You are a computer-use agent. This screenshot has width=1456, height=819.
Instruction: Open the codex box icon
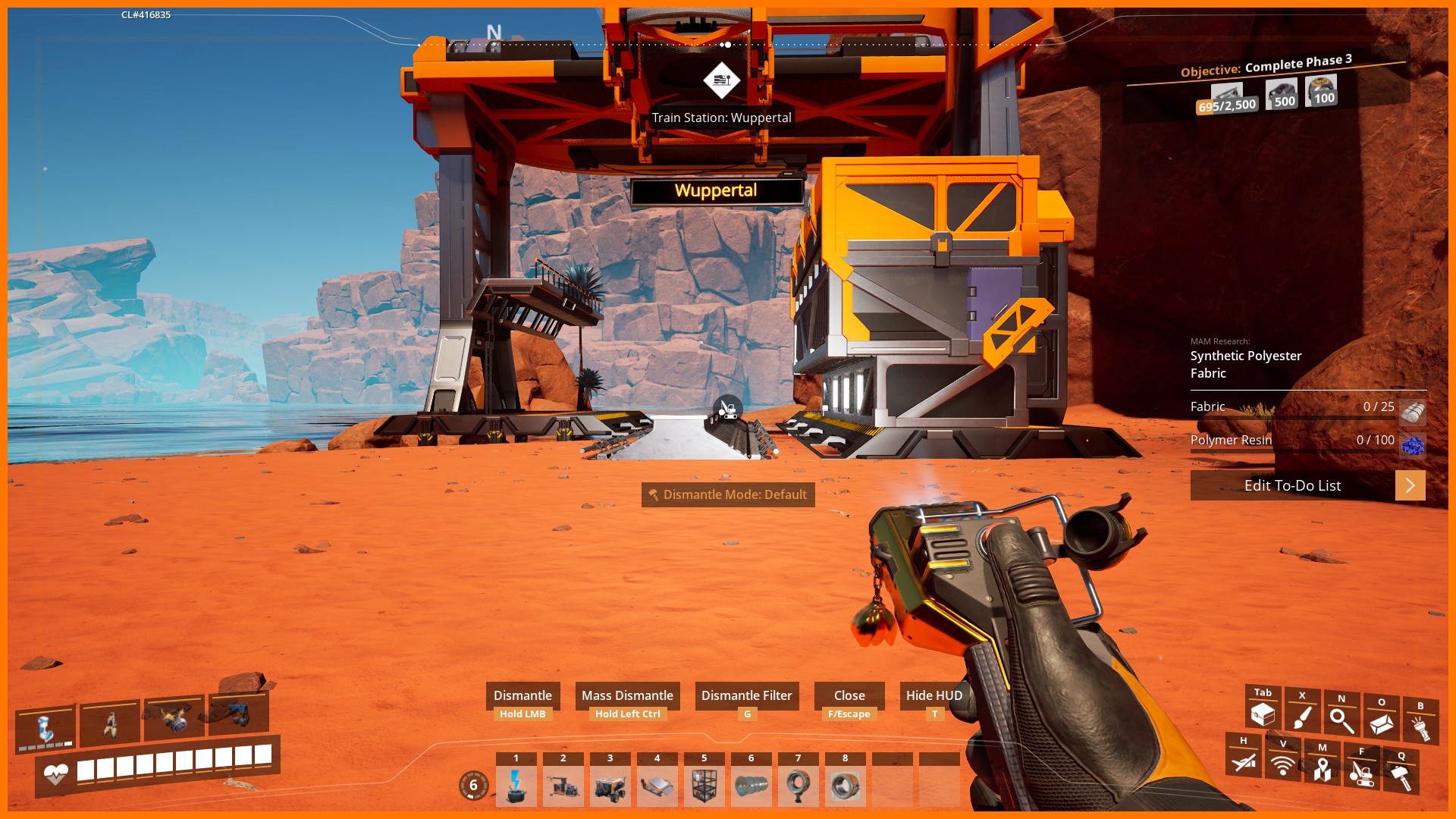(1381, 723)
